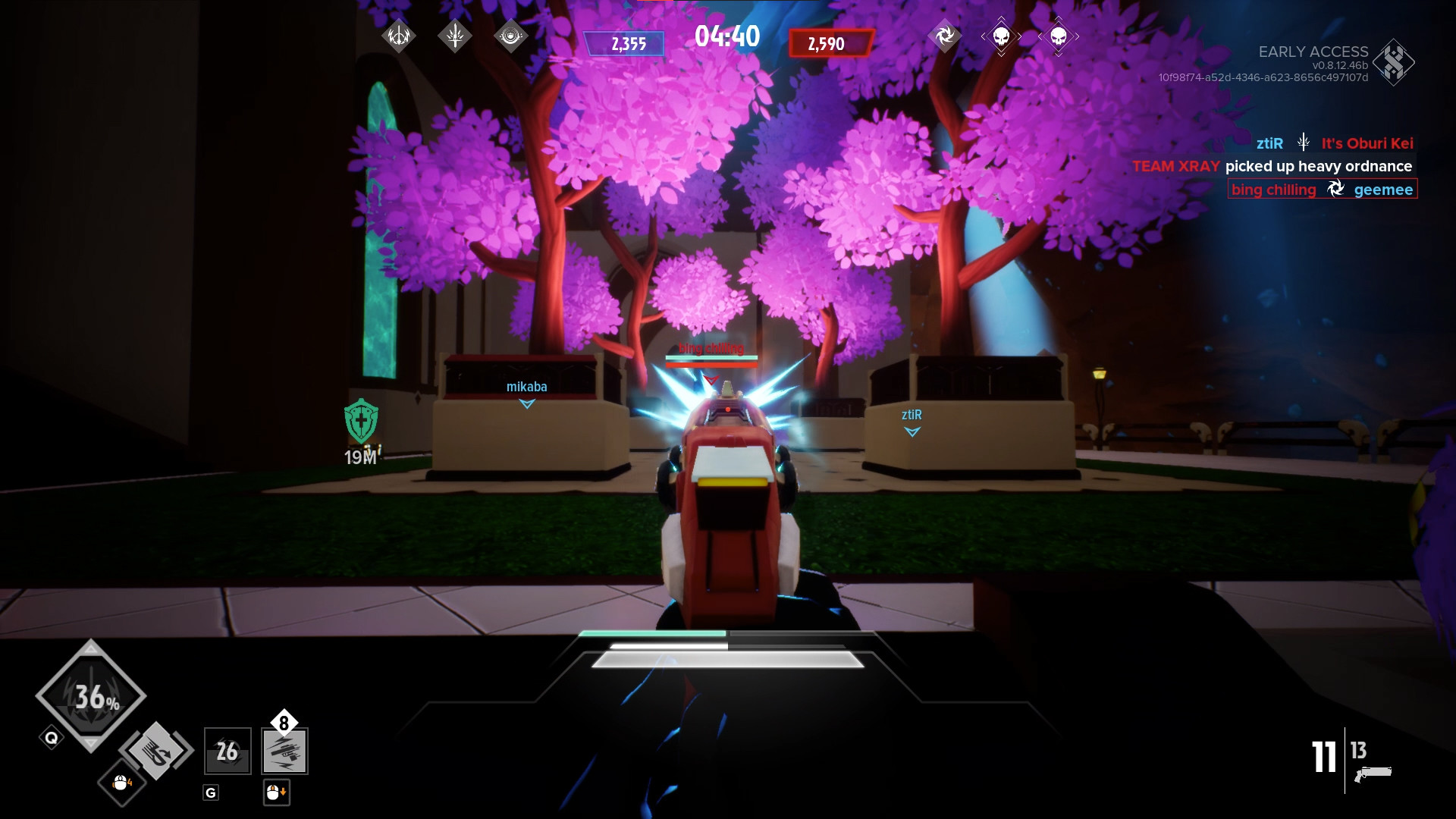
Task: Click the mouse-button-4 keybind prompt icon
Action: coord(120,783)
